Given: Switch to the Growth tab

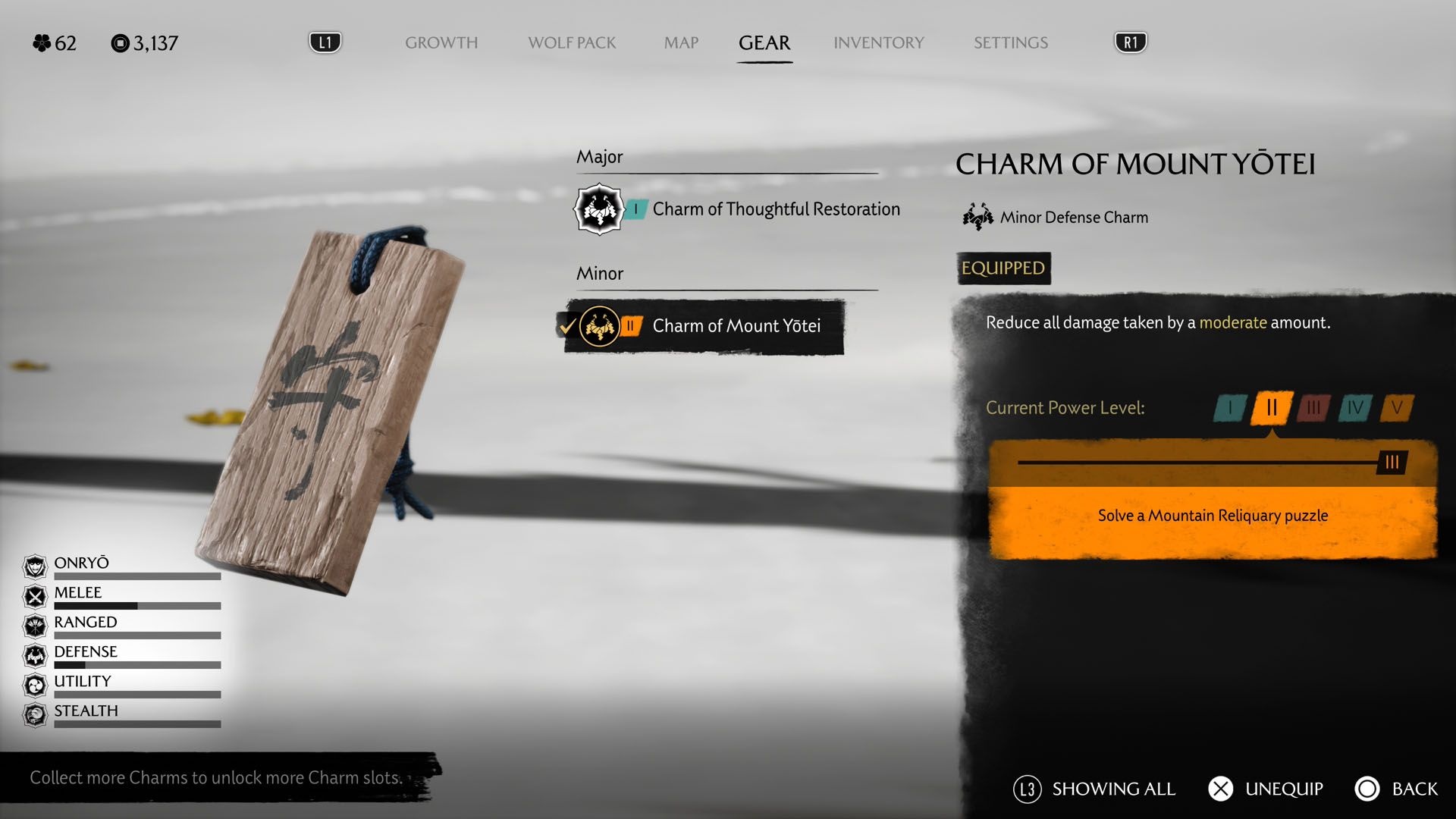Looking at the screenshot, I should coord(441,42).
